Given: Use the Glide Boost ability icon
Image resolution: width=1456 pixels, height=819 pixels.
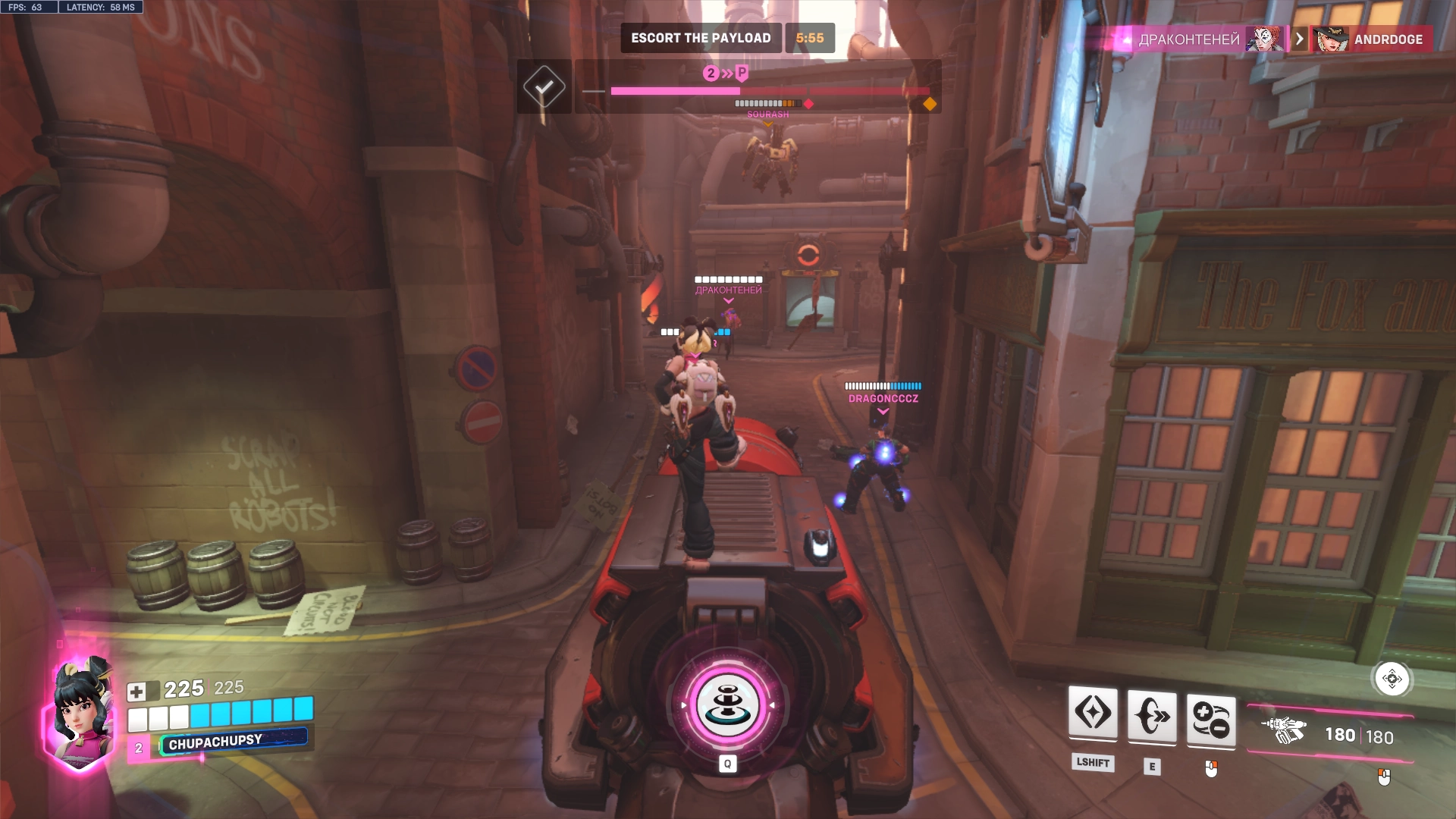Looking at the screenshot, I should (1093, 714).
